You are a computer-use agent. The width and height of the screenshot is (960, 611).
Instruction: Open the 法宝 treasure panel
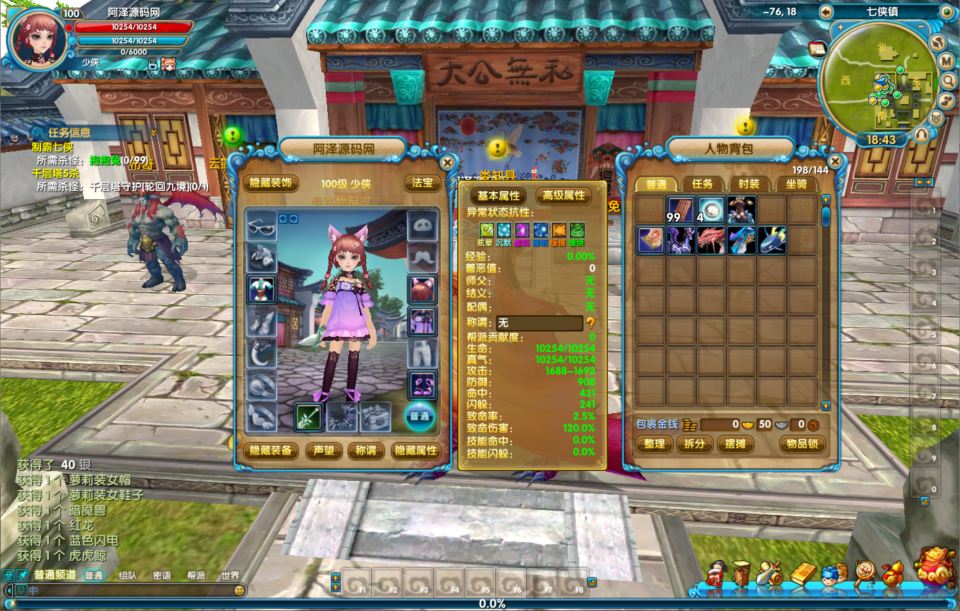pos(420,183)
